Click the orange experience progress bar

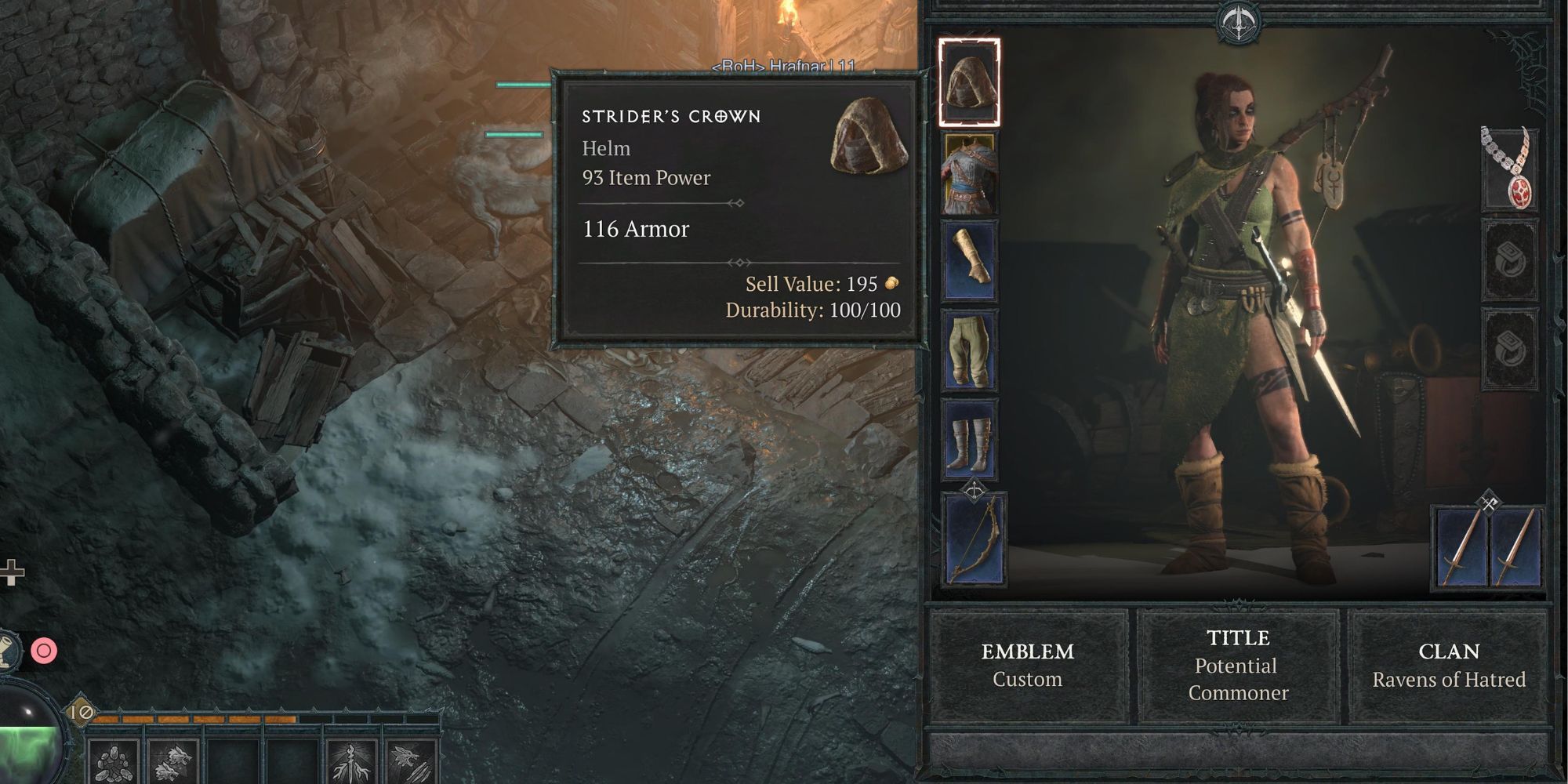(x=196, y=717)
